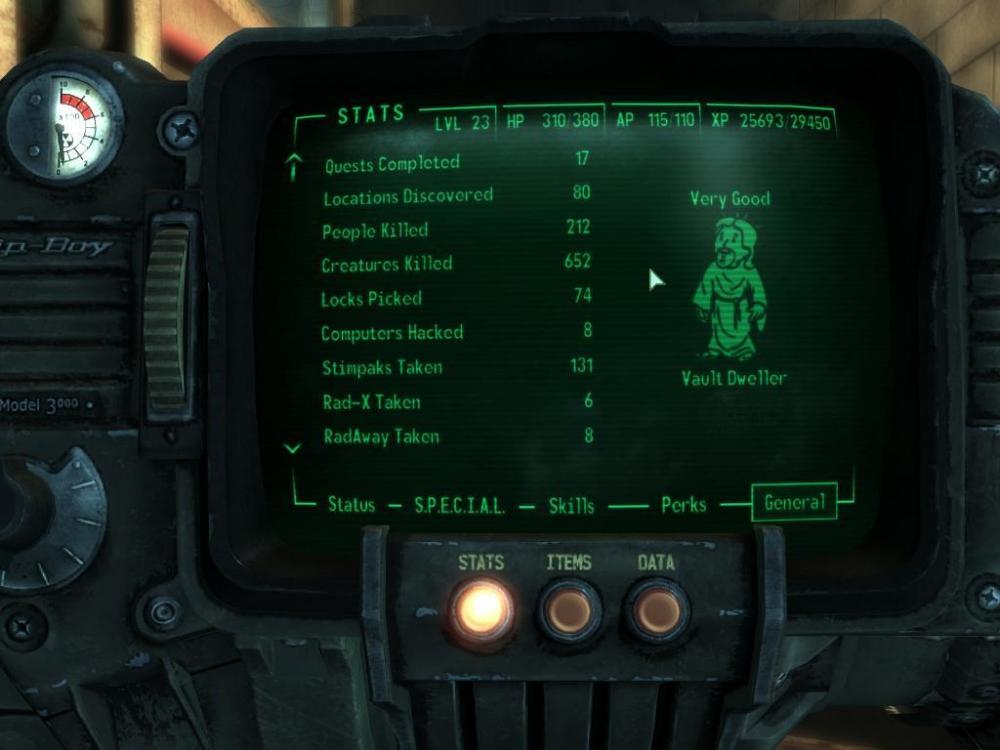Click the up arrow of the stats list
The image size is (1000, 750).
(294, 167)
